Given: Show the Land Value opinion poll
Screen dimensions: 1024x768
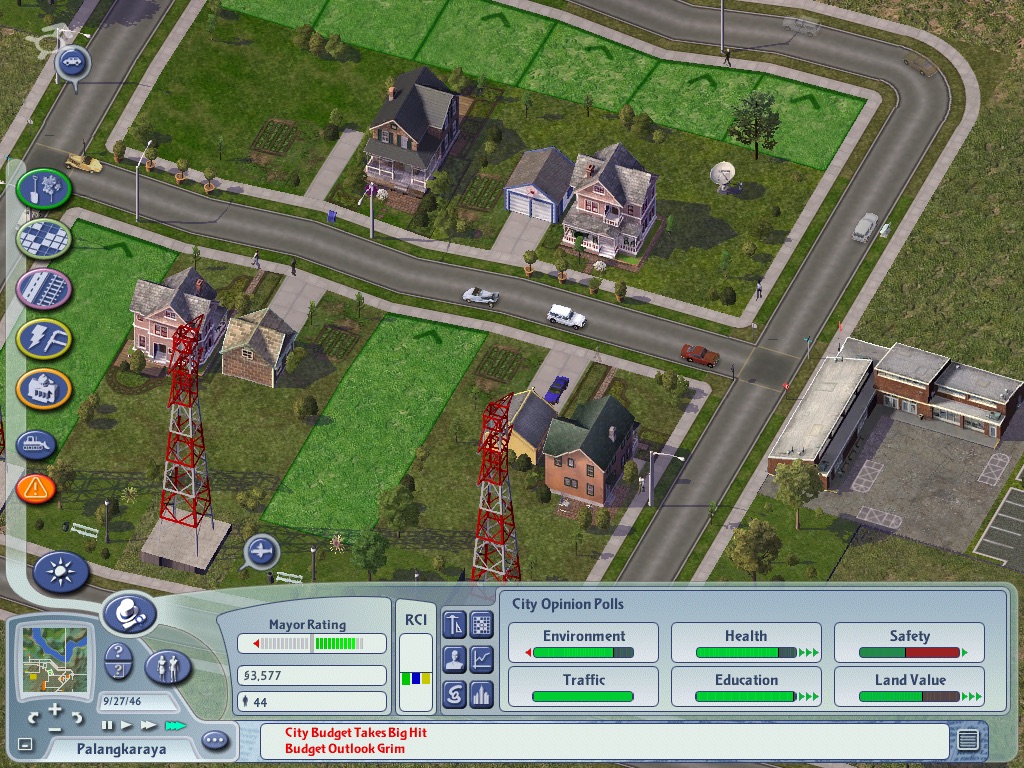Looking at the screenshot, I should tap(909, 686).
